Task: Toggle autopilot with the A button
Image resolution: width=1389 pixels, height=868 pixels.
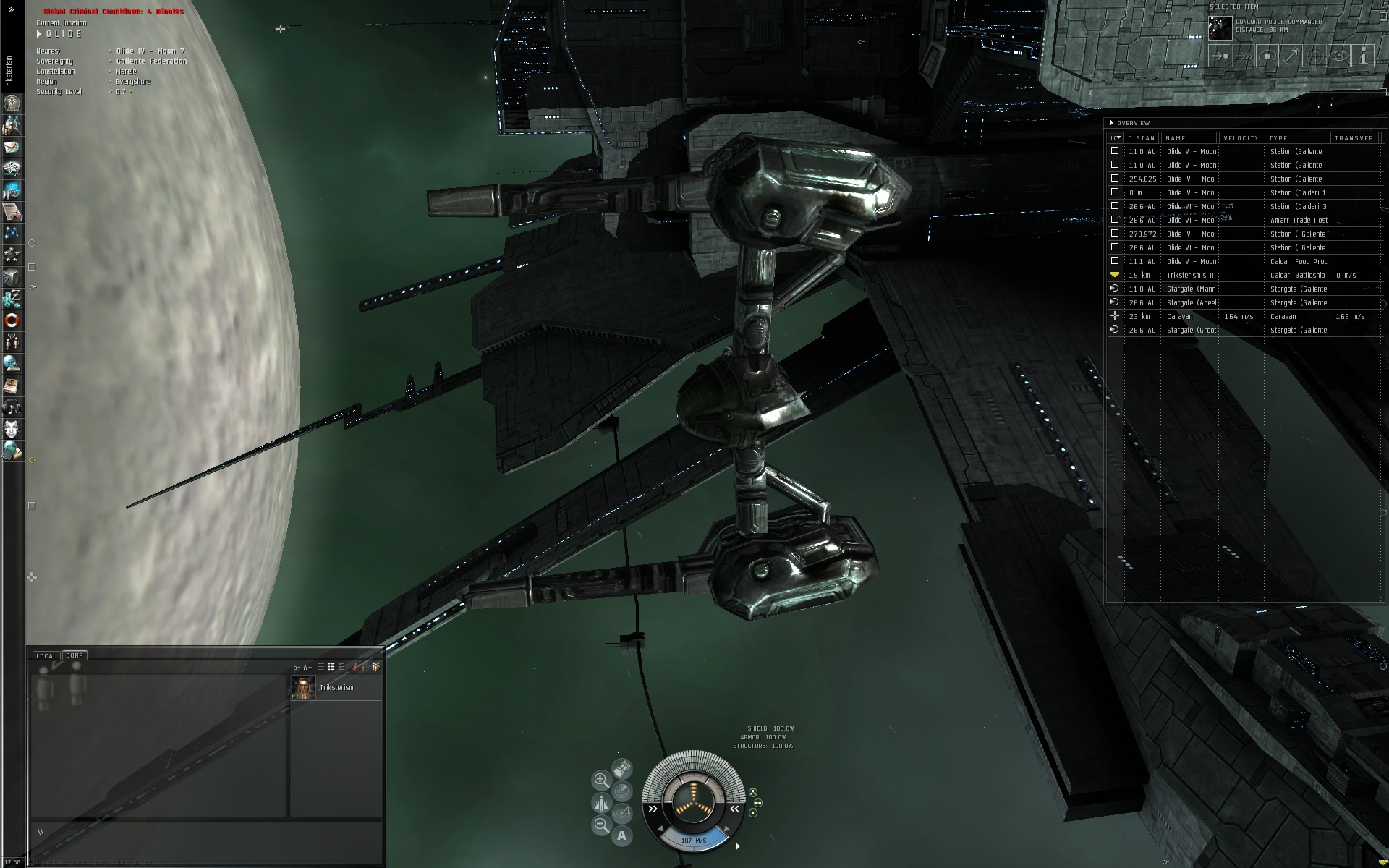Action: [x=621, y=836]
